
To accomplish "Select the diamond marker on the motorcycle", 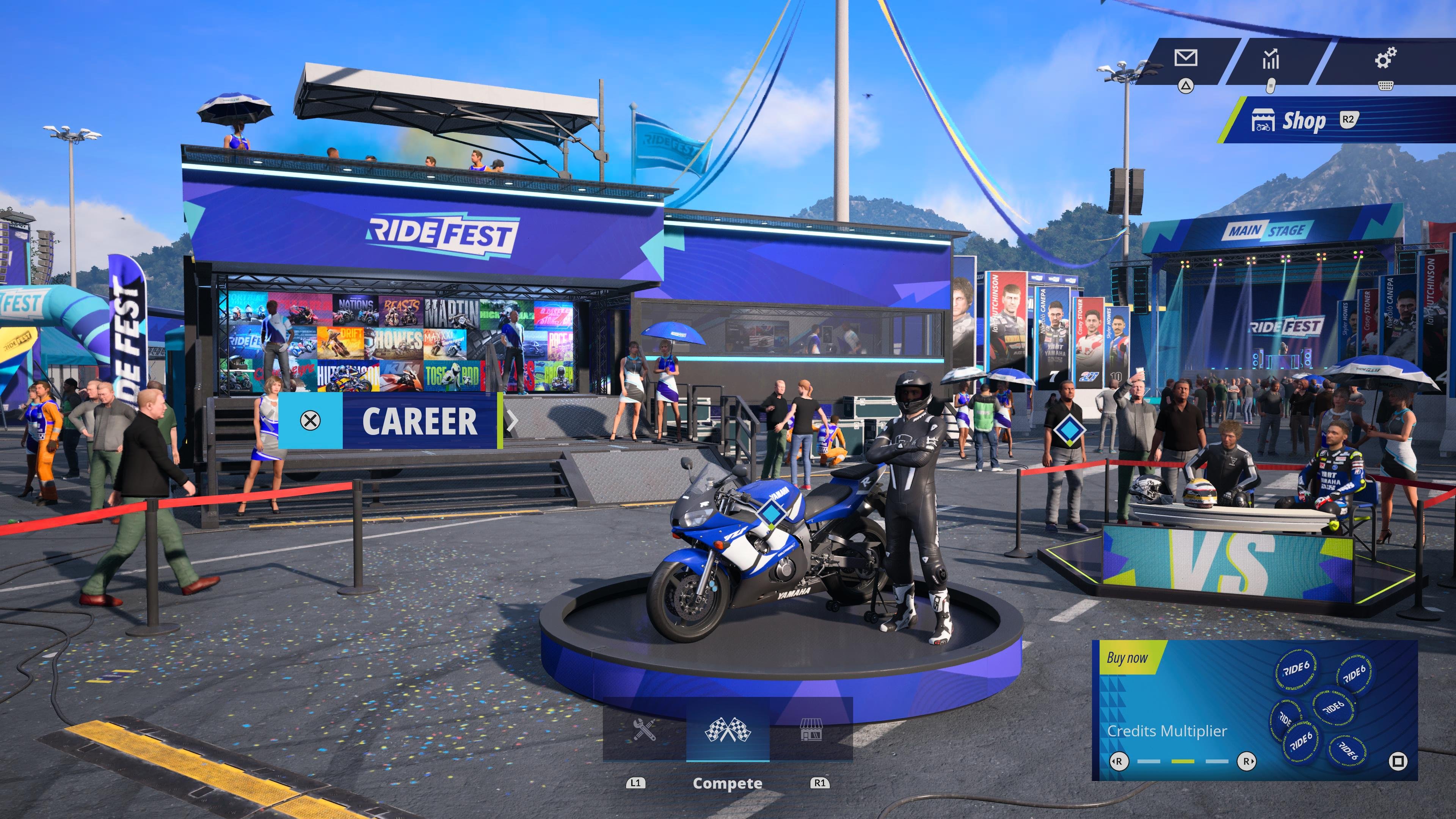I will click(x=769, y=513).
